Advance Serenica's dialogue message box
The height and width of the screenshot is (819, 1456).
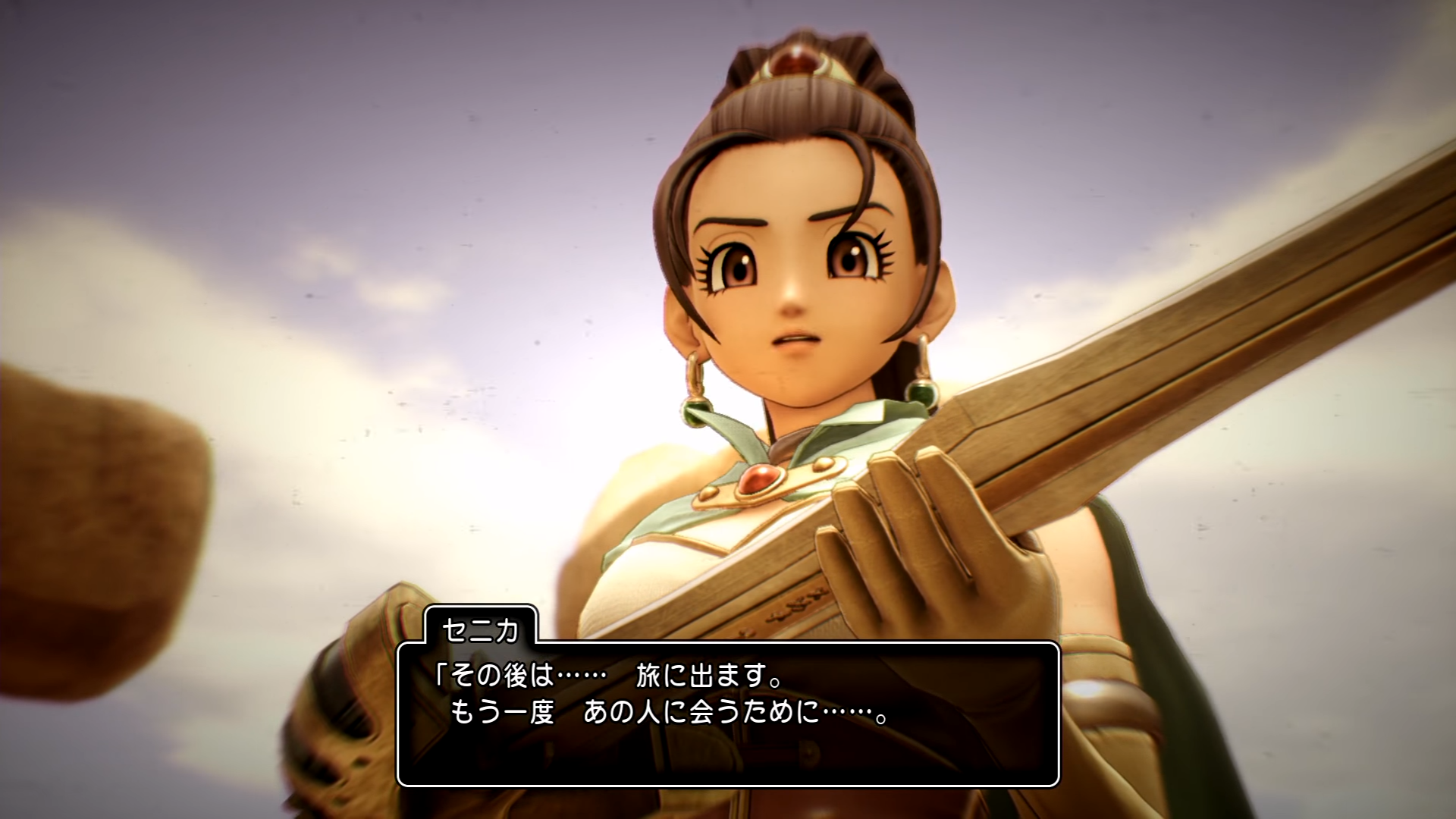[x=728, y=713]
